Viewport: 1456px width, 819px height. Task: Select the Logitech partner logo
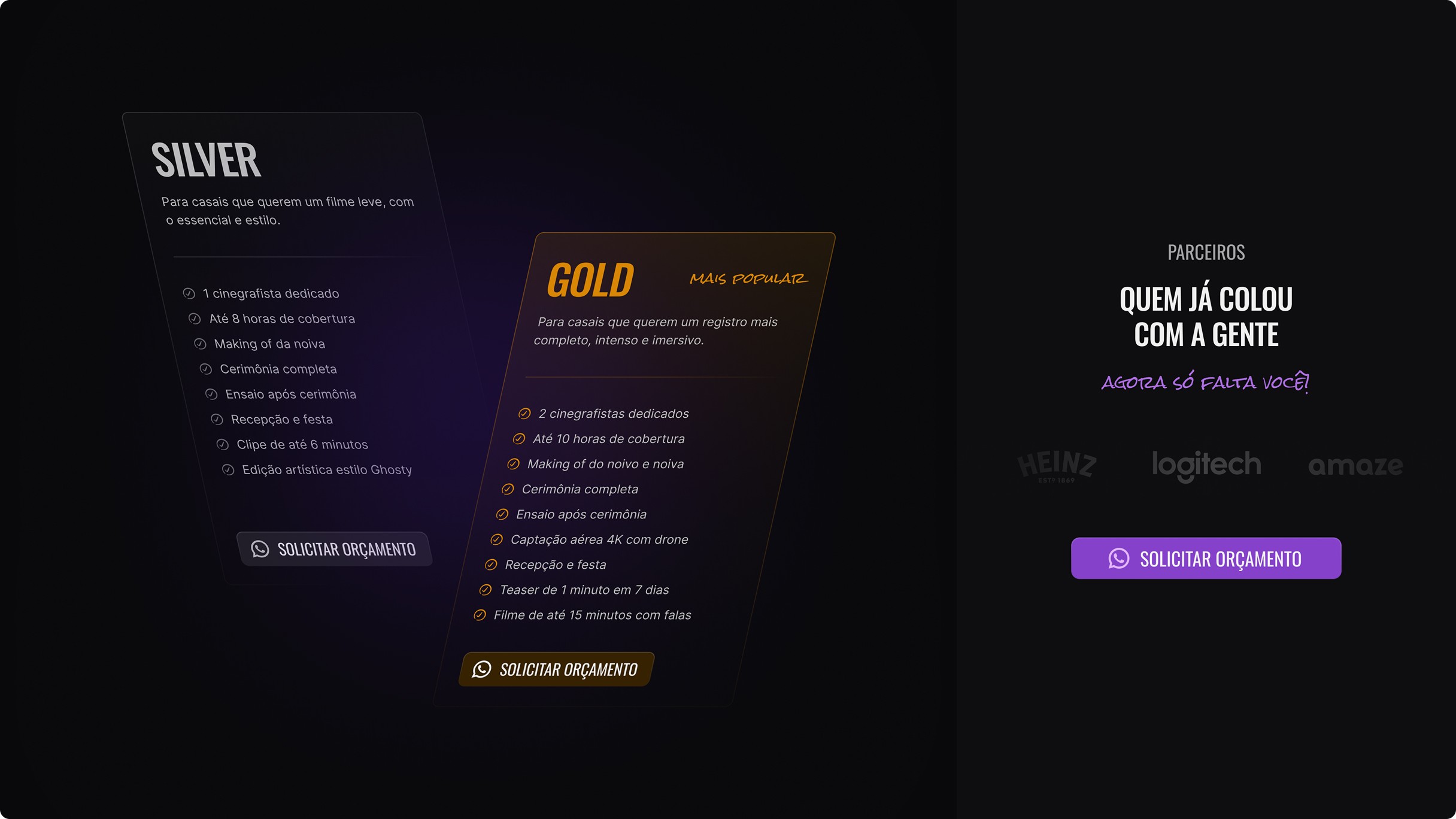click(1207, 465)
